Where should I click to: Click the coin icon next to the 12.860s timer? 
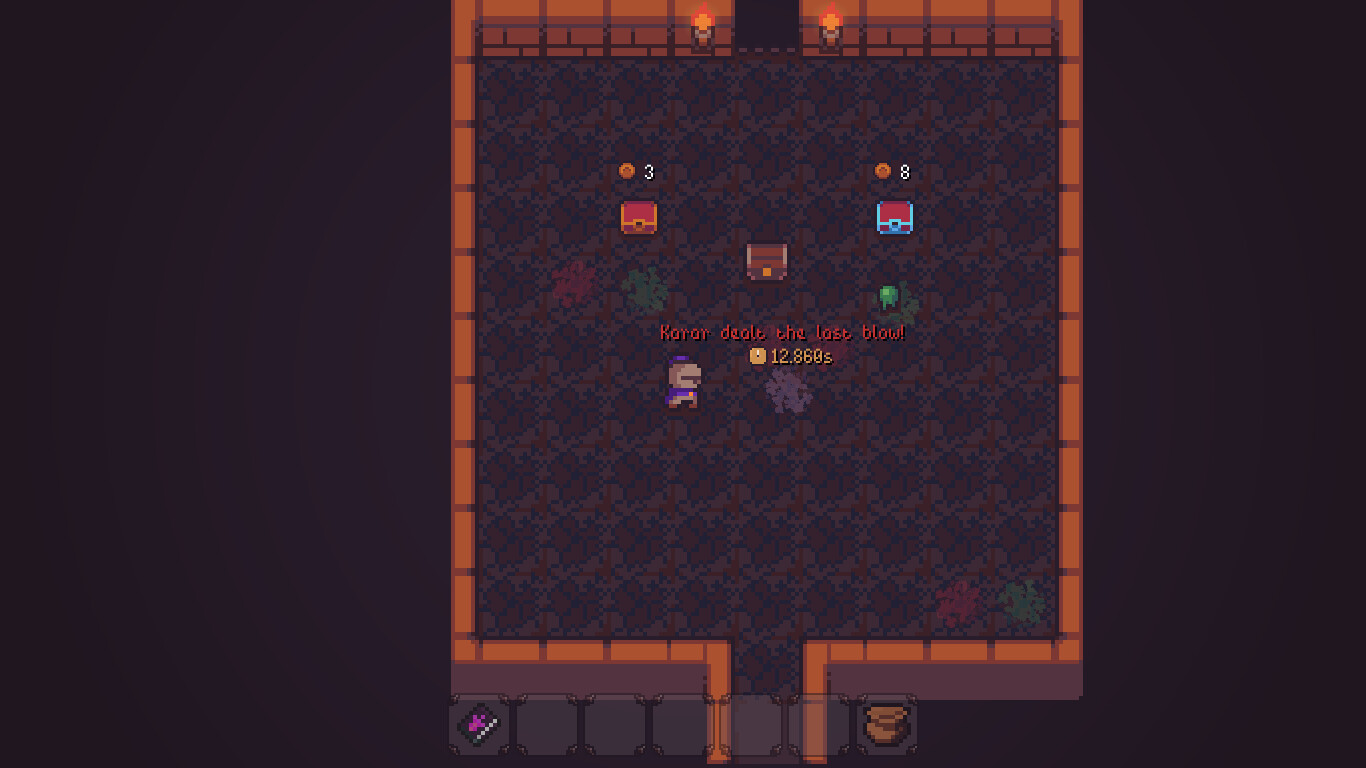(x=758, y=356)
